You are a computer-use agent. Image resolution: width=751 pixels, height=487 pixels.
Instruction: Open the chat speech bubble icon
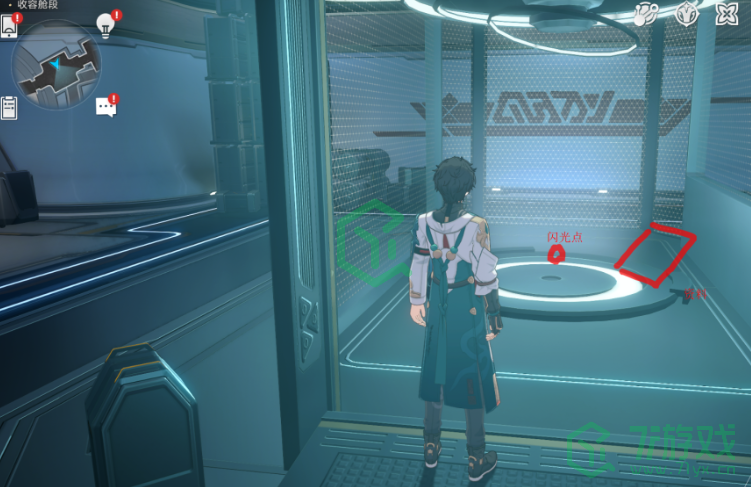pyautogui.click(x=105, y=106)
